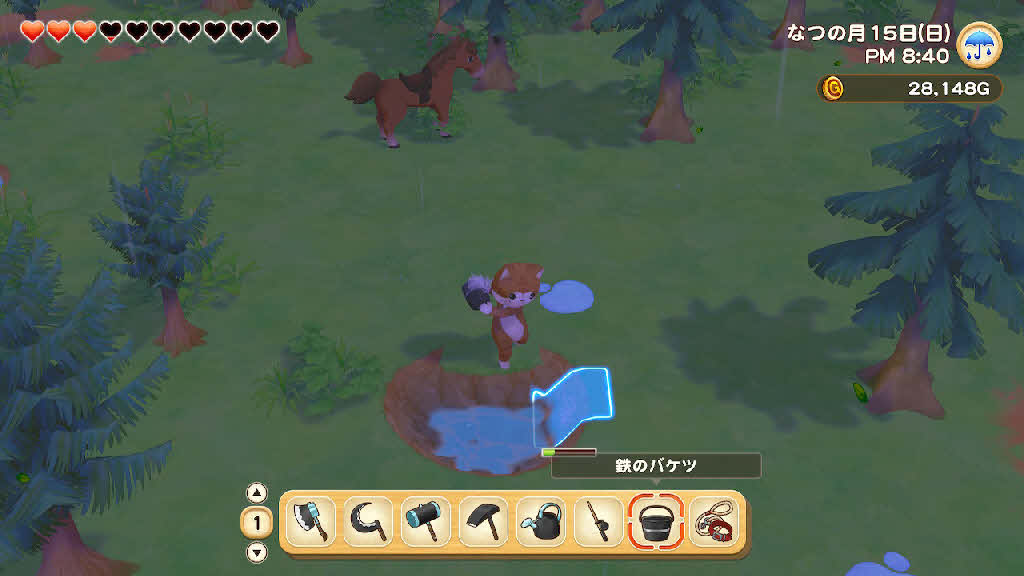Choose the red collar and leash slot
The height and width of the screenshot is (576, 1024).
coord(713,521)
